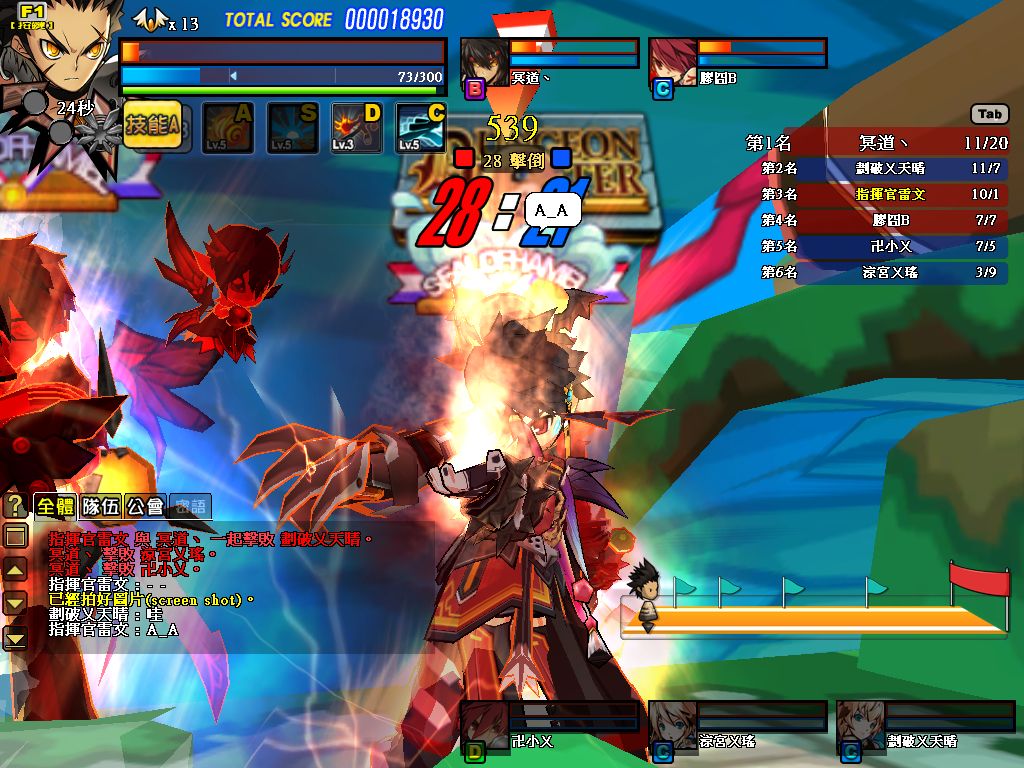This screenshot has width=1024, height=768.
Task: Click the Tab scoreboard button
Action: click(x=989, y=114)
